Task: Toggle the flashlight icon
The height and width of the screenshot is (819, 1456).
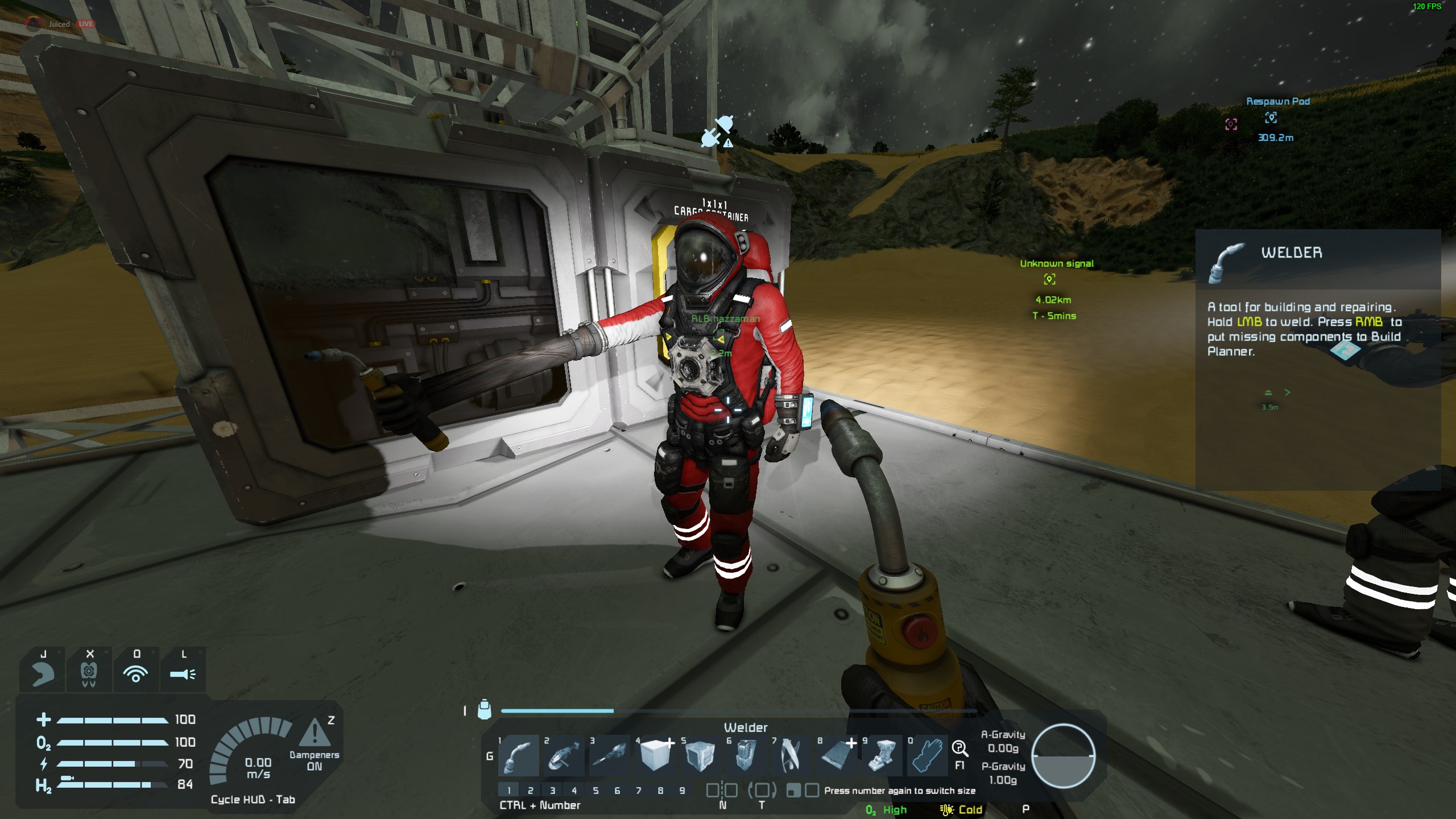Action: click(183, 674)
